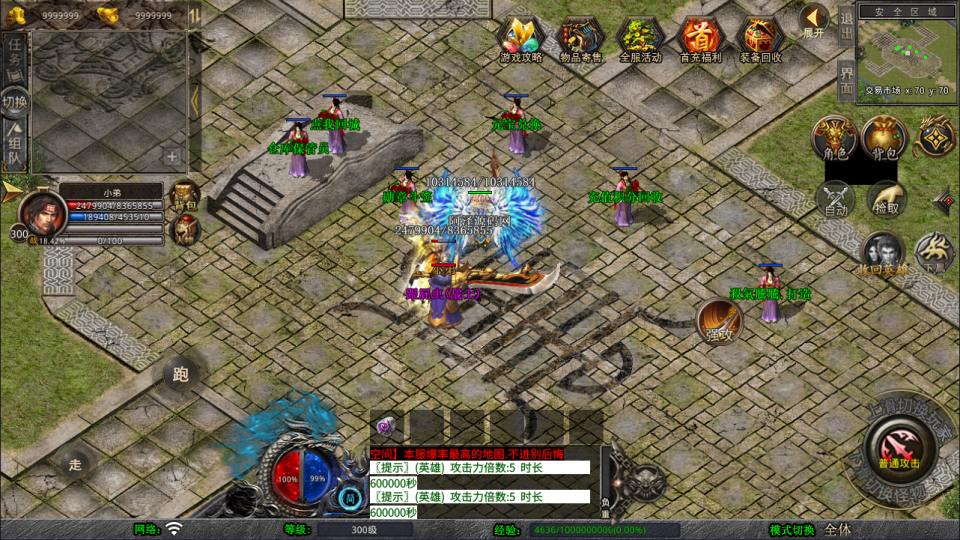Tap the 拾取 pickup button
960x540 pixels.
[886, 198]
